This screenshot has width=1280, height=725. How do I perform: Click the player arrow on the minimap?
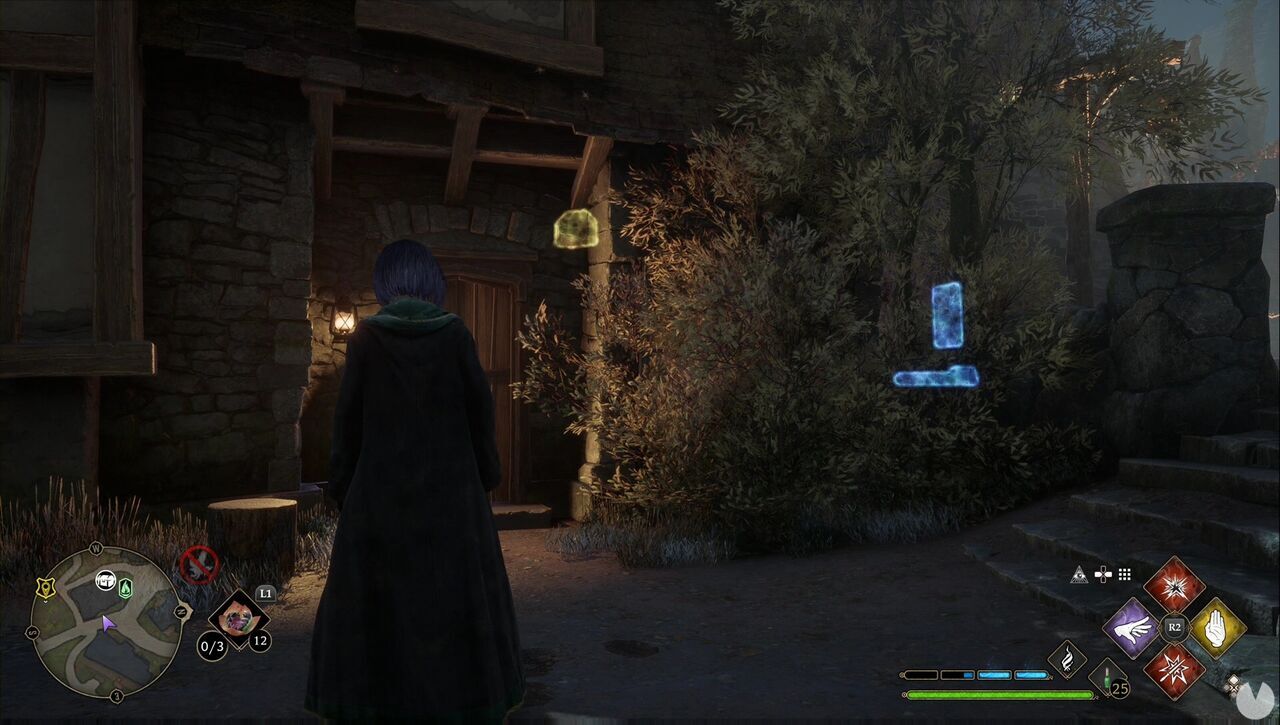pos(108,624)
